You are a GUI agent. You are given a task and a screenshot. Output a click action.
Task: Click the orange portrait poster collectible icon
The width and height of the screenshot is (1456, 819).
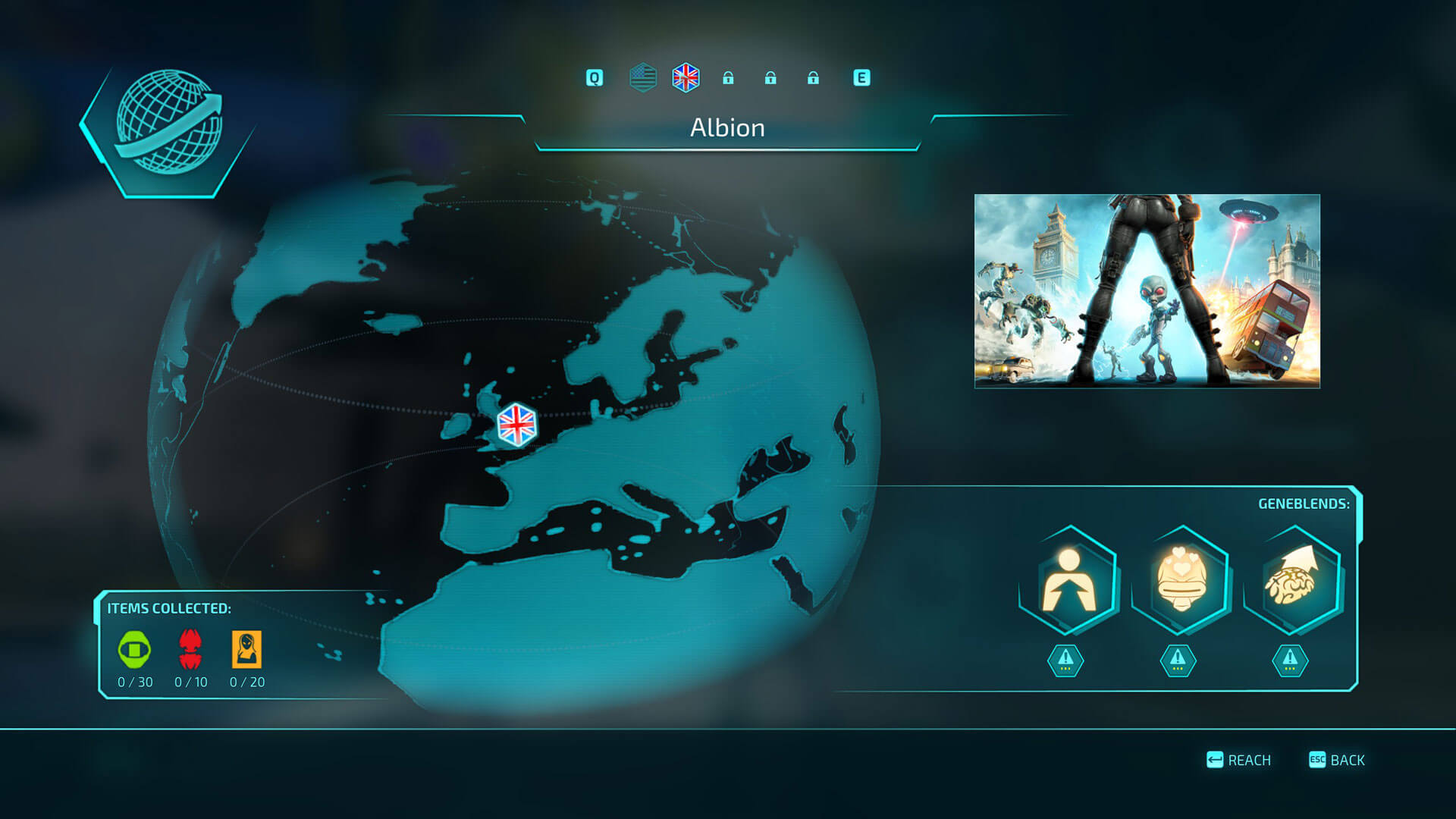[246, 649]
